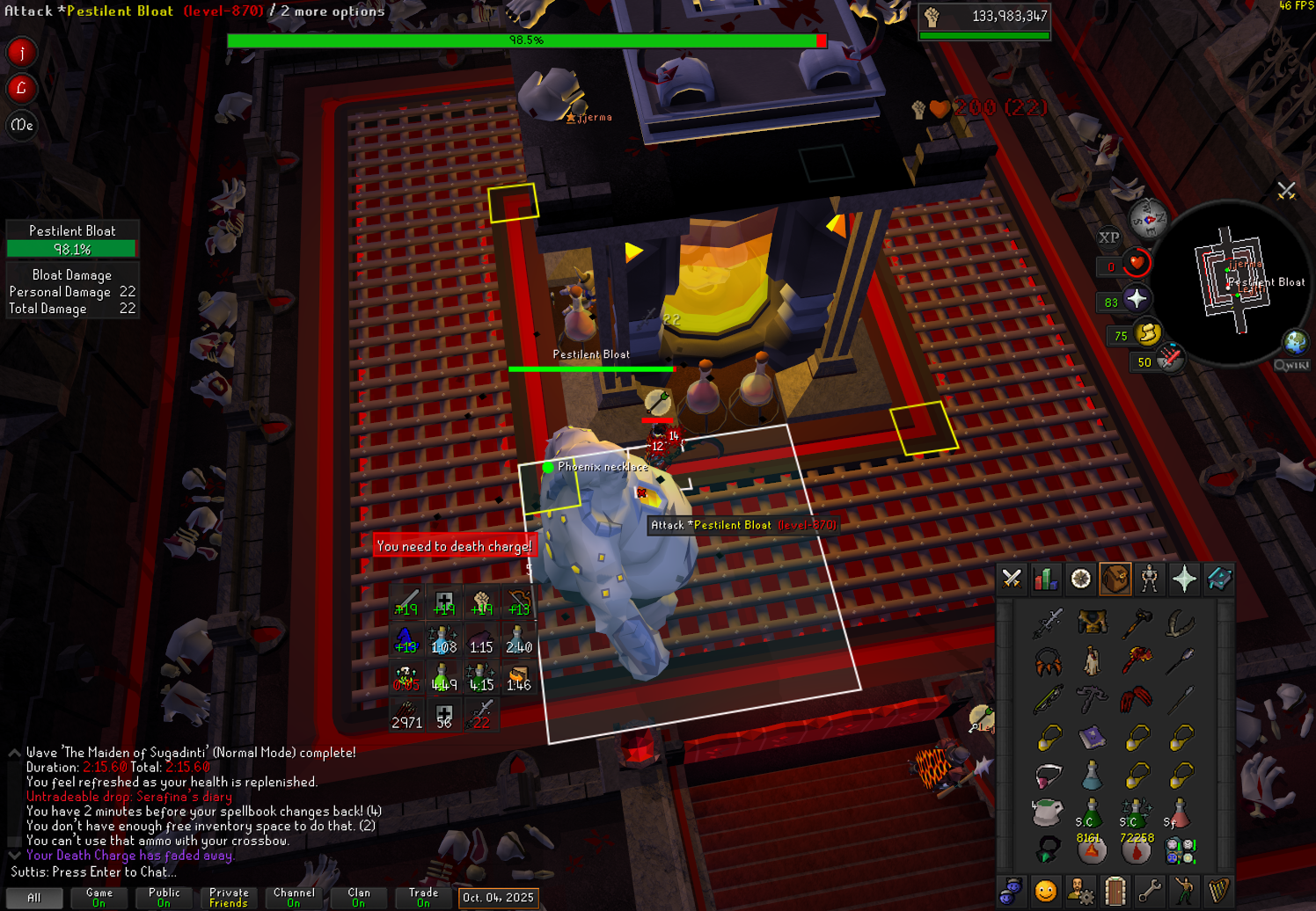Image resolution: width=1316 pixels, height=911 pixels.
Task: Click the Logout door tab
Action: 1115,892
